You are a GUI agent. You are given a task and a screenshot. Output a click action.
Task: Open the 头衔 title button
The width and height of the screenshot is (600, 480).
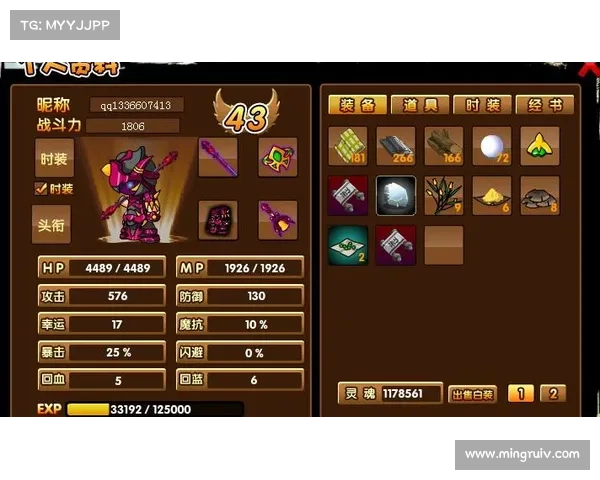point(54,225)
